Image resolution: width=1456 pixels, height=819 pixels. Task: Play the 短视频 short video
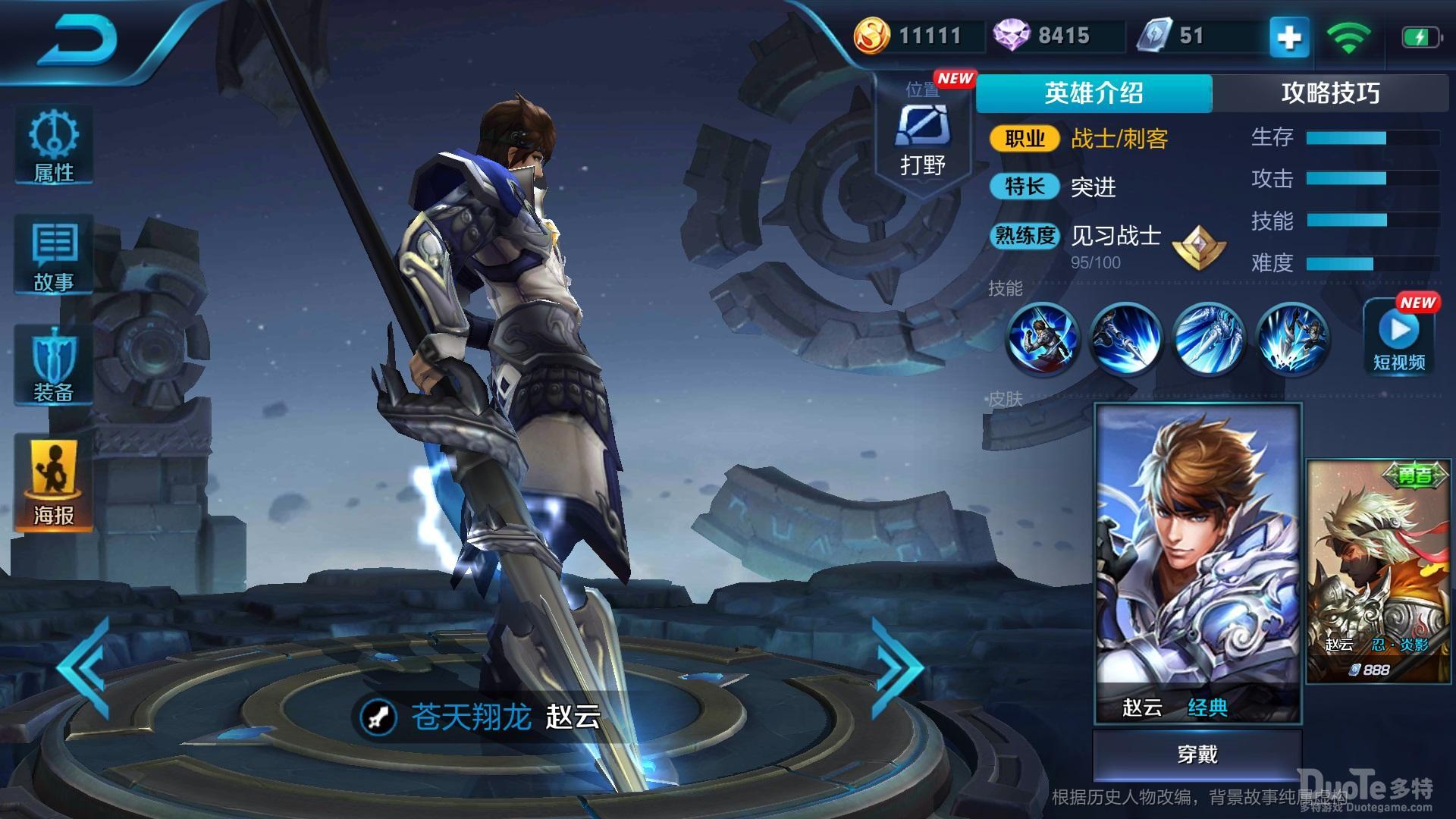[1399, 338]
